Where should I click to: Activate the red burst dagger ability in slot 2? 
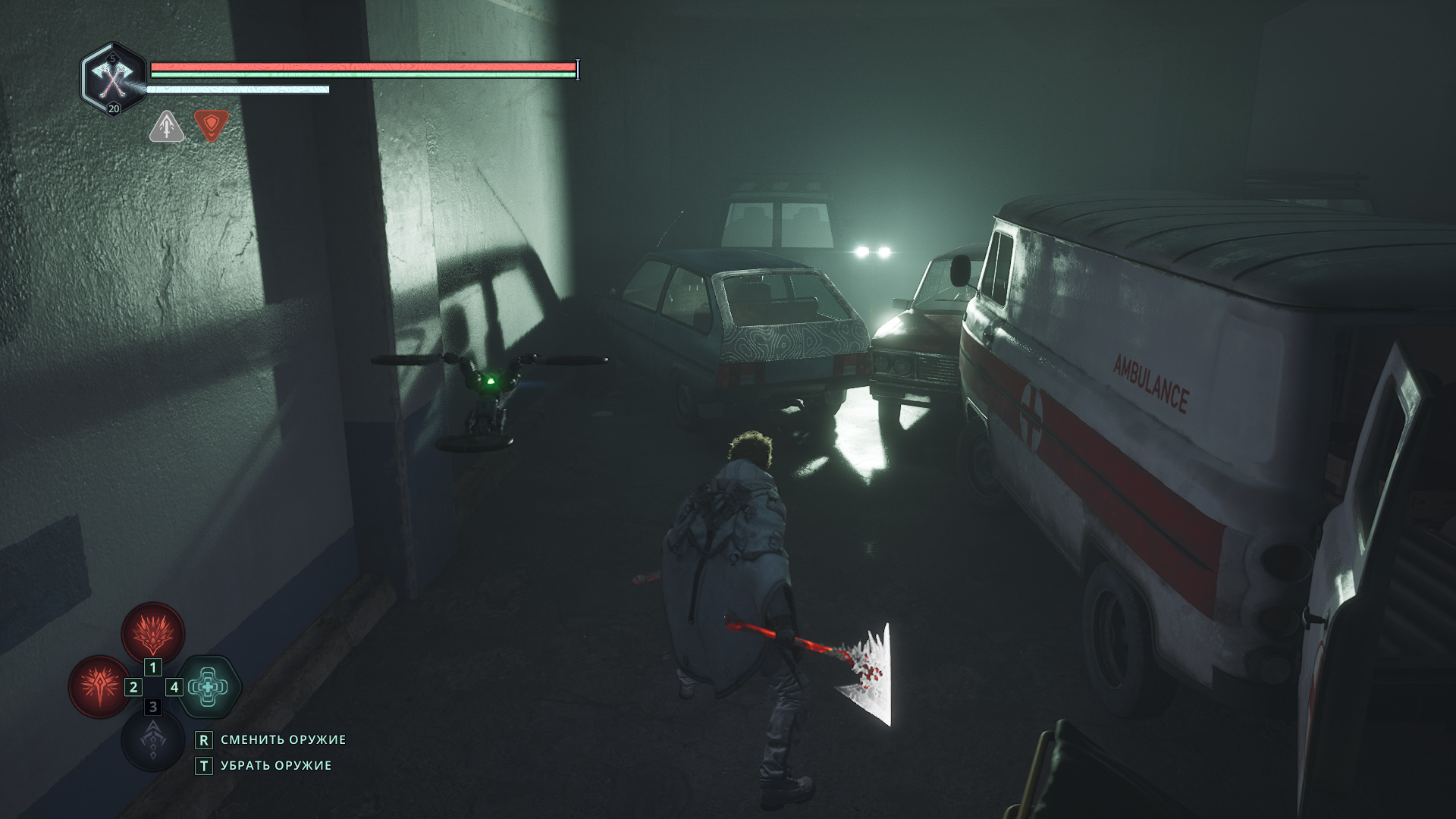[99, 686]
